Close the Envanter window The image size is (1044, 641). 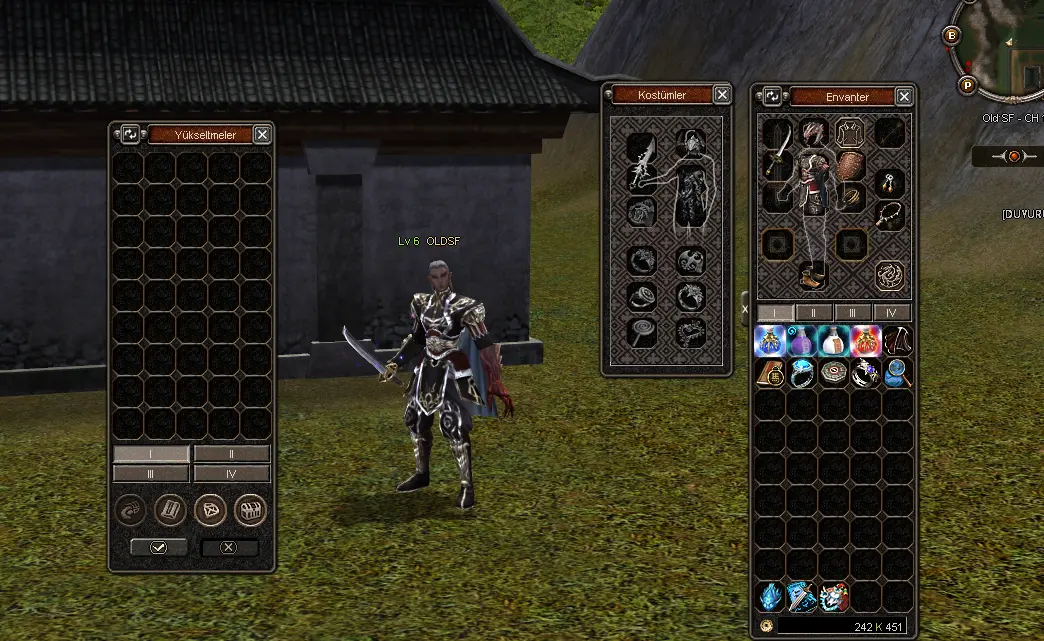point(904,97)
